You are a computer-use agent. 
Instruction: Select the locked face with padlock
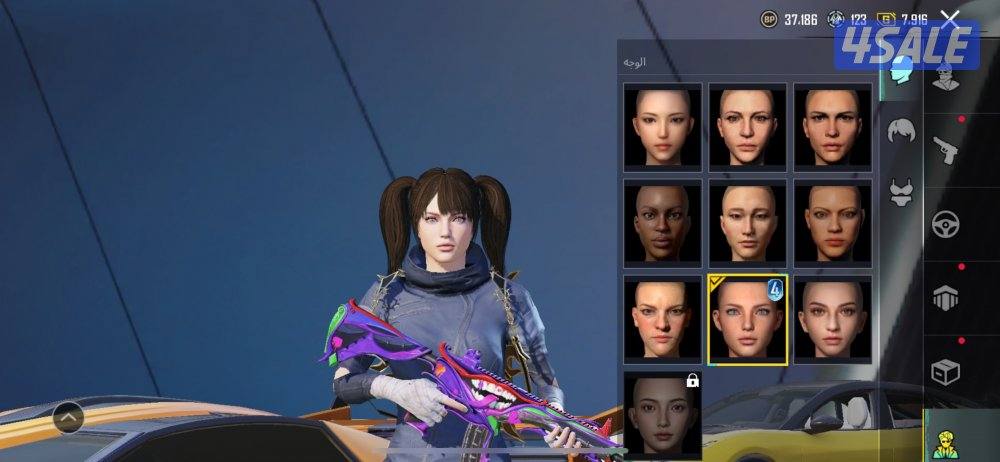662,415
